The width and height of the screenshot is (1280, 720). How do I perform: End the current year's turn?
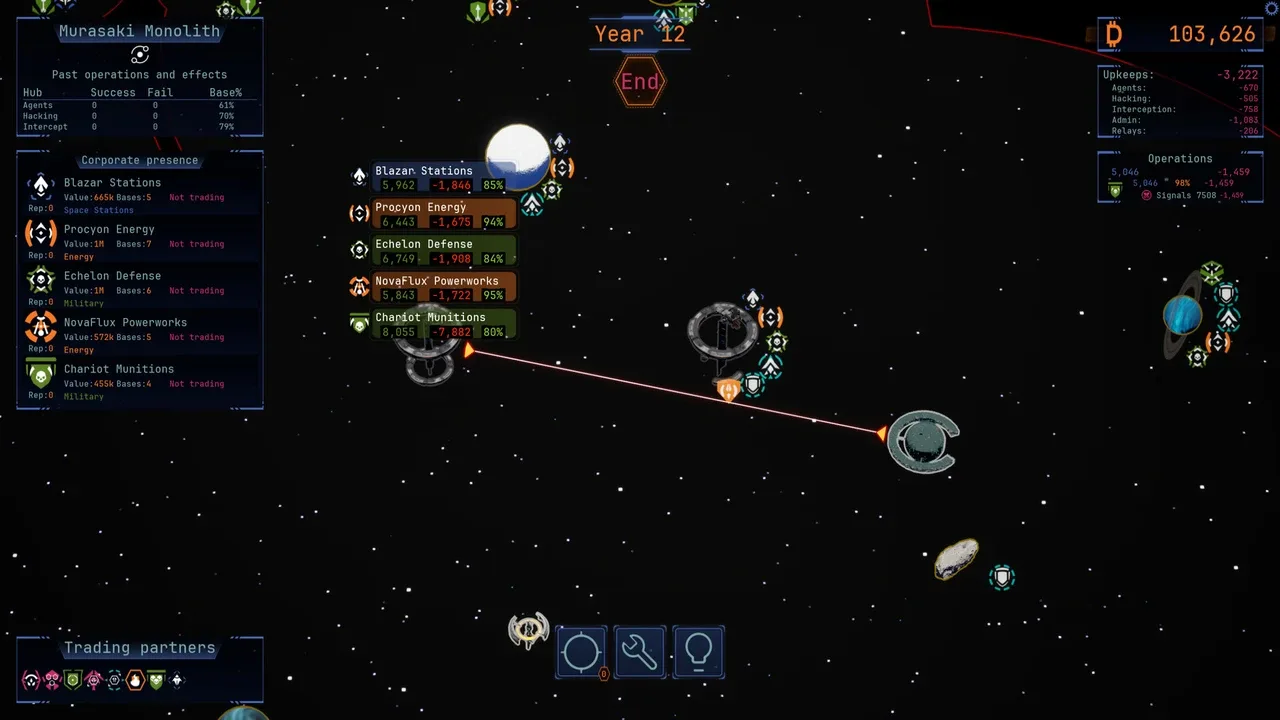point(640,82)
